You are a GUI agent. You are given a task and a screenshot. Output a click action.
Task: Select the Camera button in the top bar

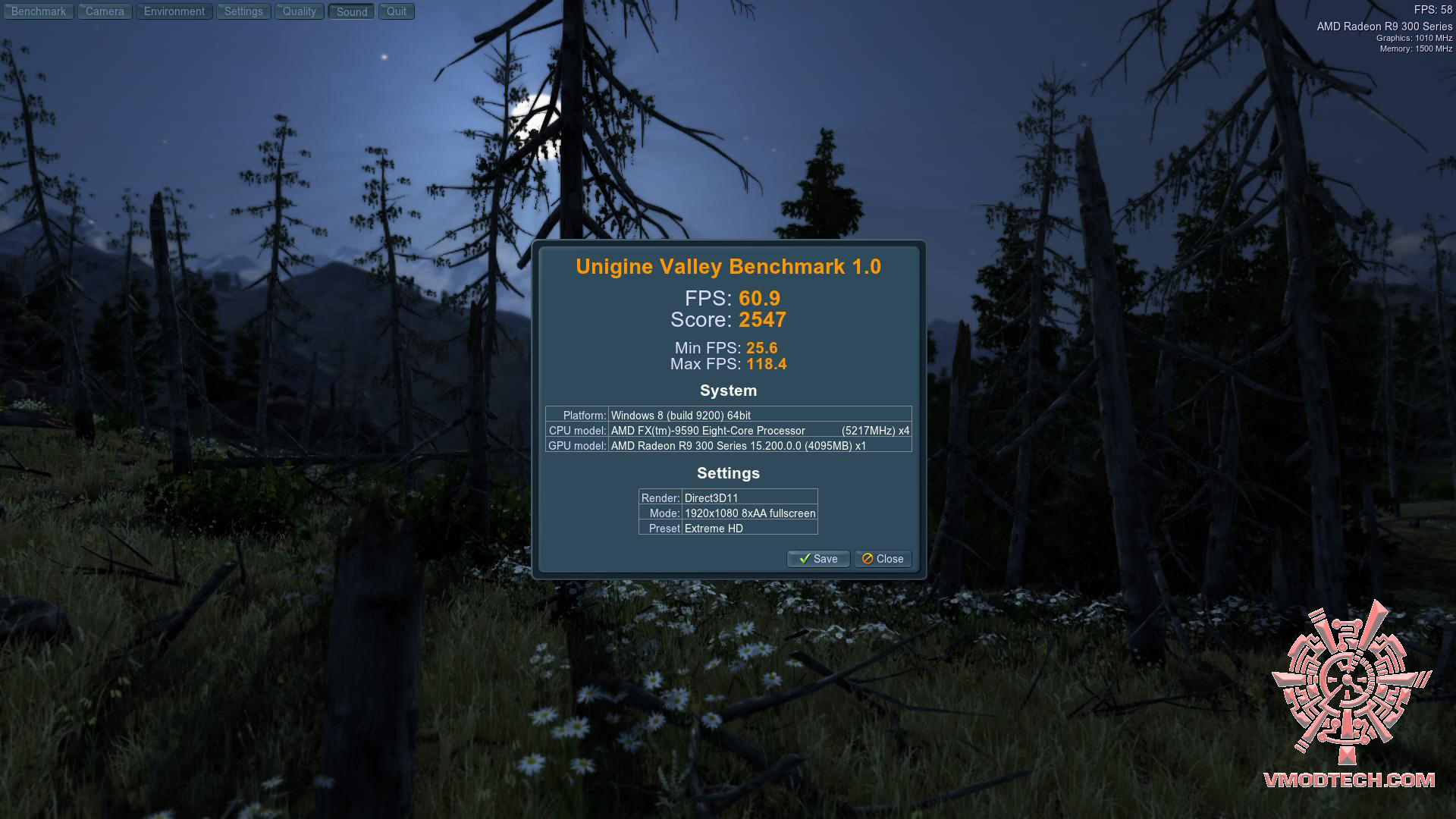pos(105,11)
